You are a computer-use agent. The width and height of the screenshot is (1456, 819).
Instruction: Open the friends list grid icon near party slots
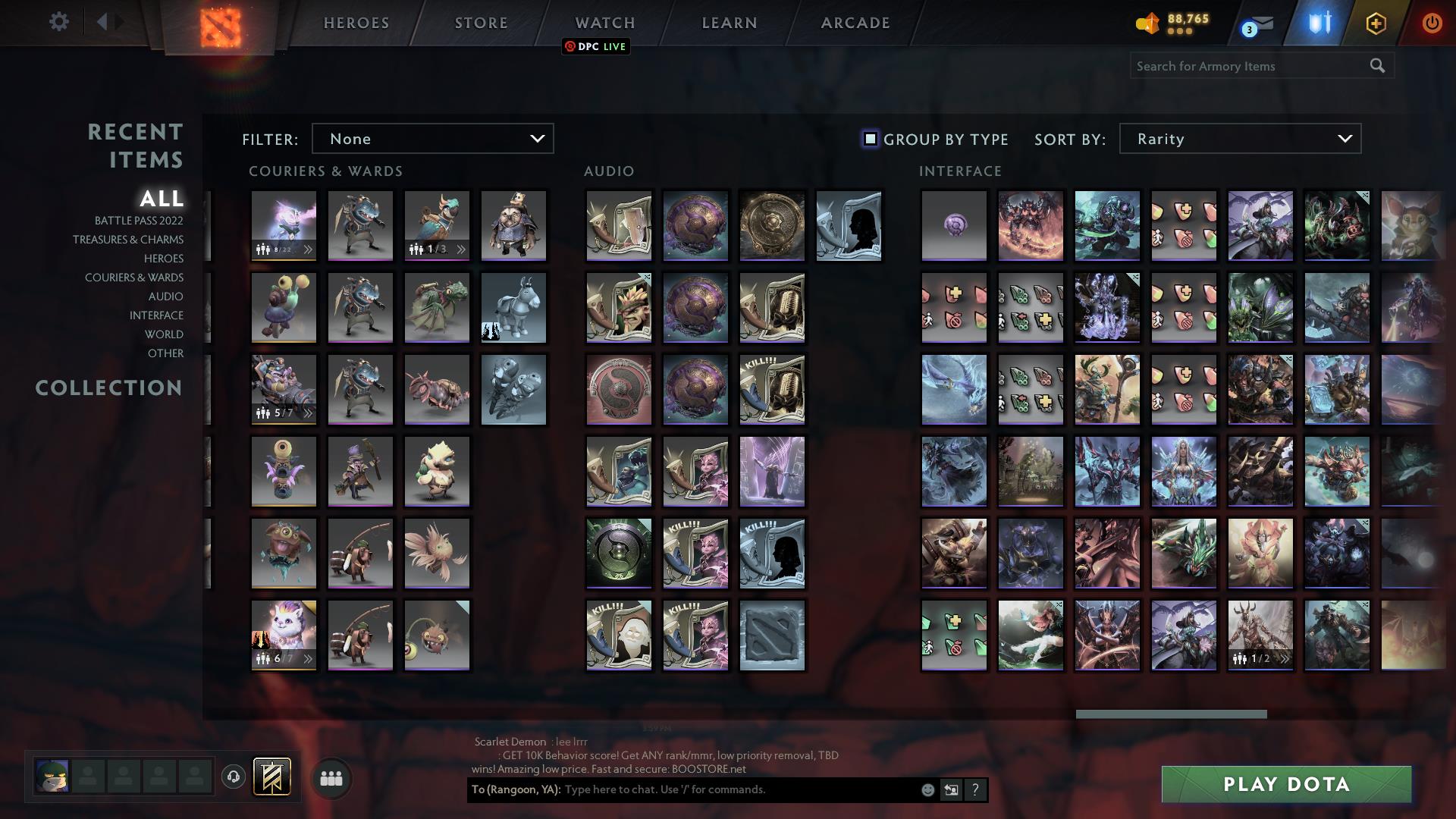click(331, 777)
